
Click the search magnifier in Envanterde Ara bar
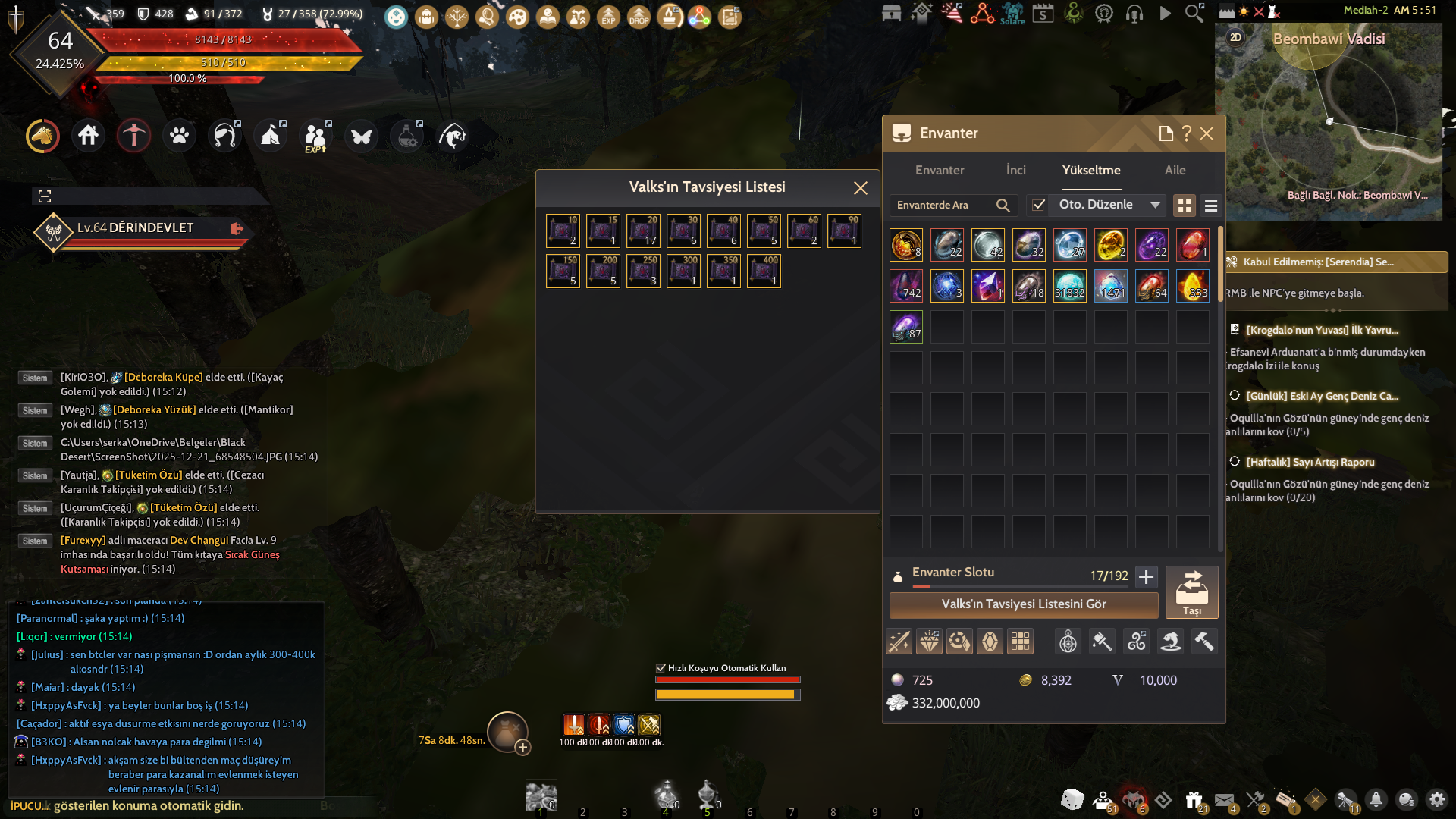1003,205
